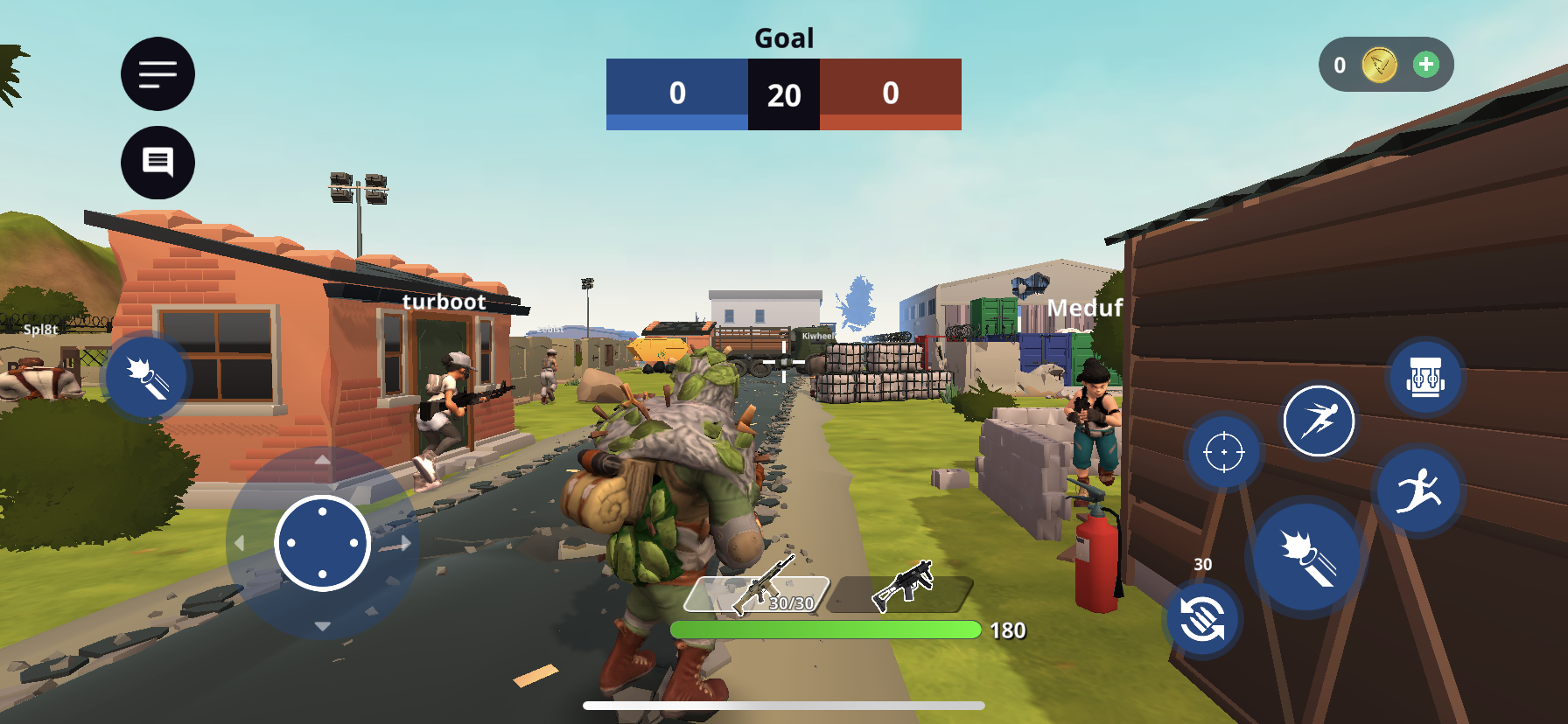1568x724 pixels.
Task: Select the assault rifle weapon slot
Action: pyautogui.click(x=757, y=592)
